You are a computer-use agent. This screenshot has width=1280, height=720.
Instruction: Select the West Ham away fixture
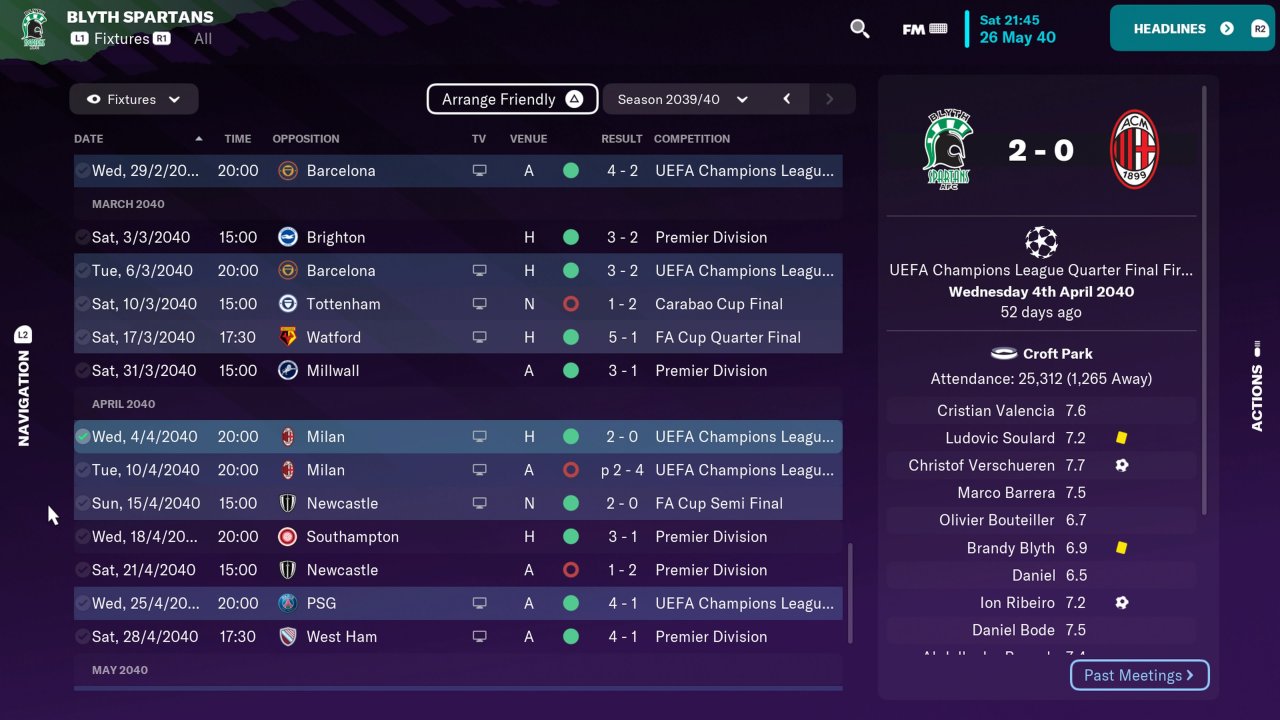click(458, 636)
